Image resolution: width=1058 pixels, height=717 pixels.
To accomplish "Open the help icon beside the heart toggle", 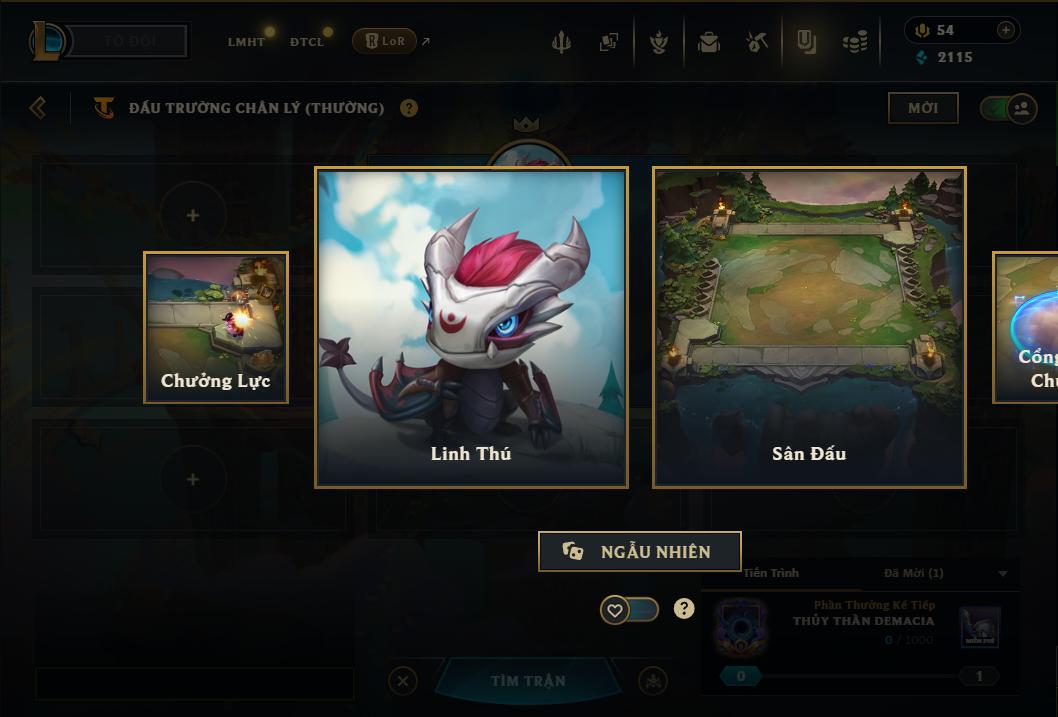I will tap(684, 608).
